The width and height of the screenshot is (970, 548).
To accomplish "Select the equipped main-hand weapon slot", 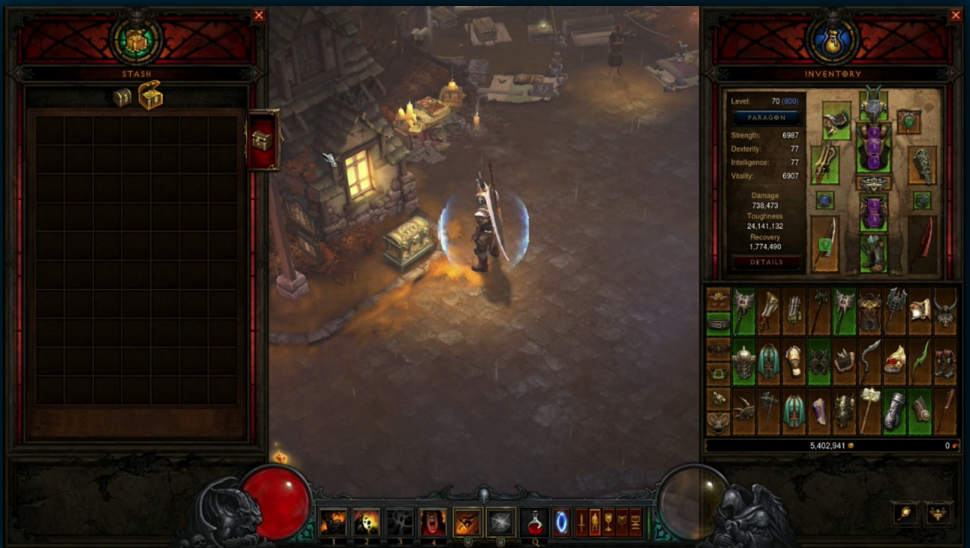I will [x=825, y=243].
